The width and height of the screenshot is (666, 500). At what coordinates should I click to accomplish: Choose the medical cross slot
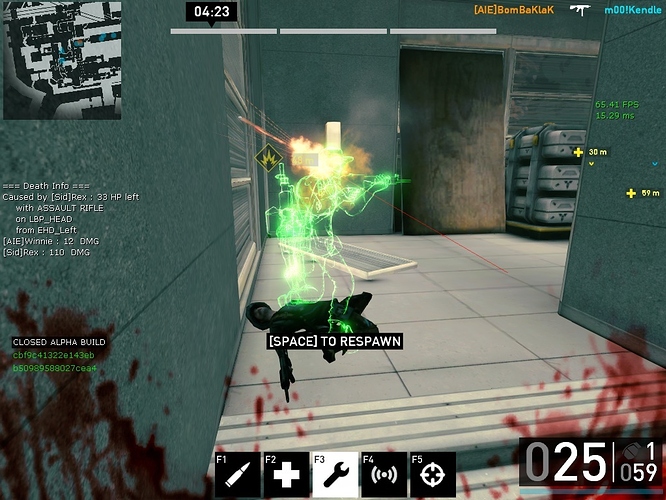click(x=286, y=475)
